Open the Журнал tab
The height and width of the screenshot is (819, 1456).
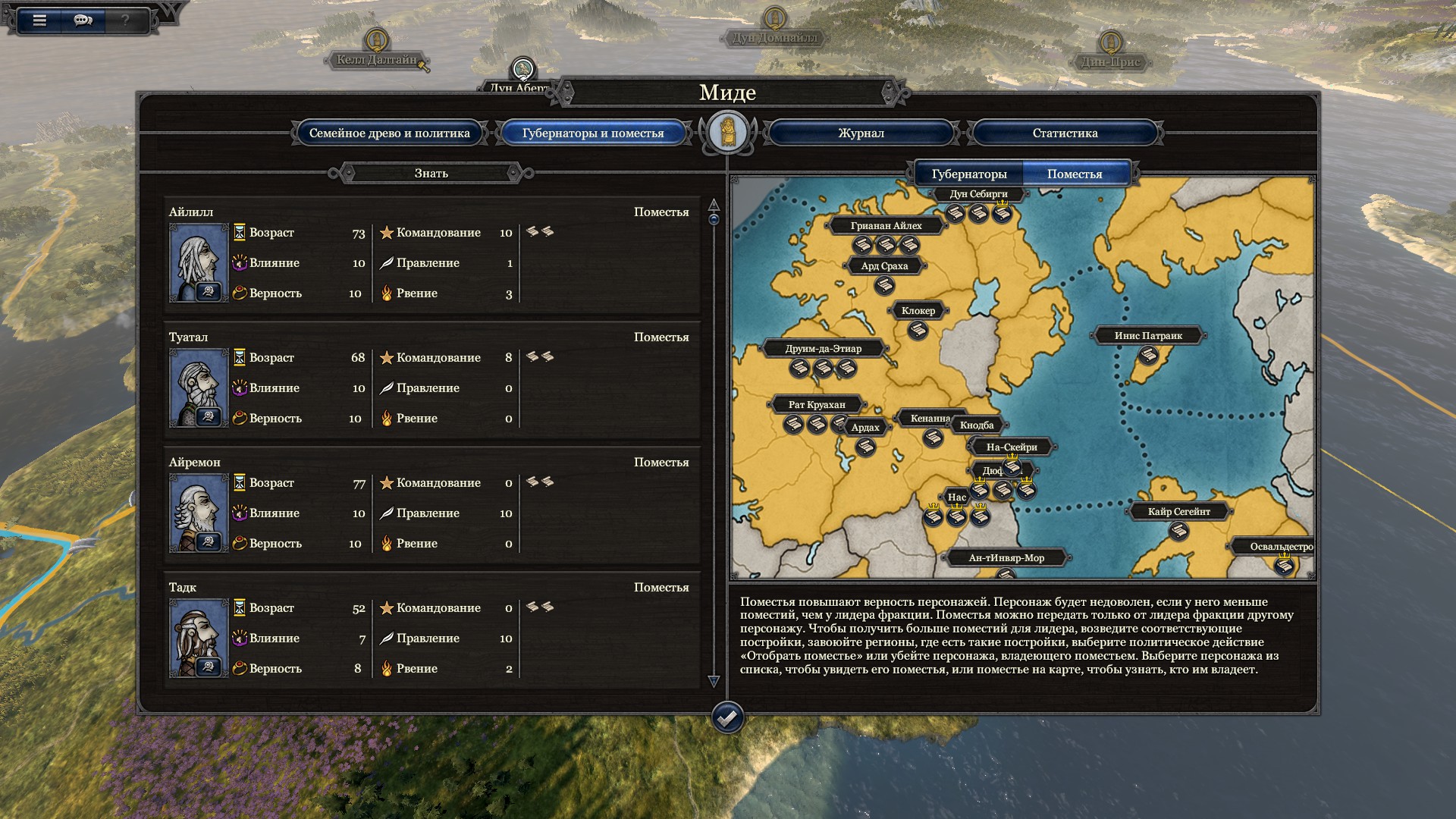click(x=861, y=133)
